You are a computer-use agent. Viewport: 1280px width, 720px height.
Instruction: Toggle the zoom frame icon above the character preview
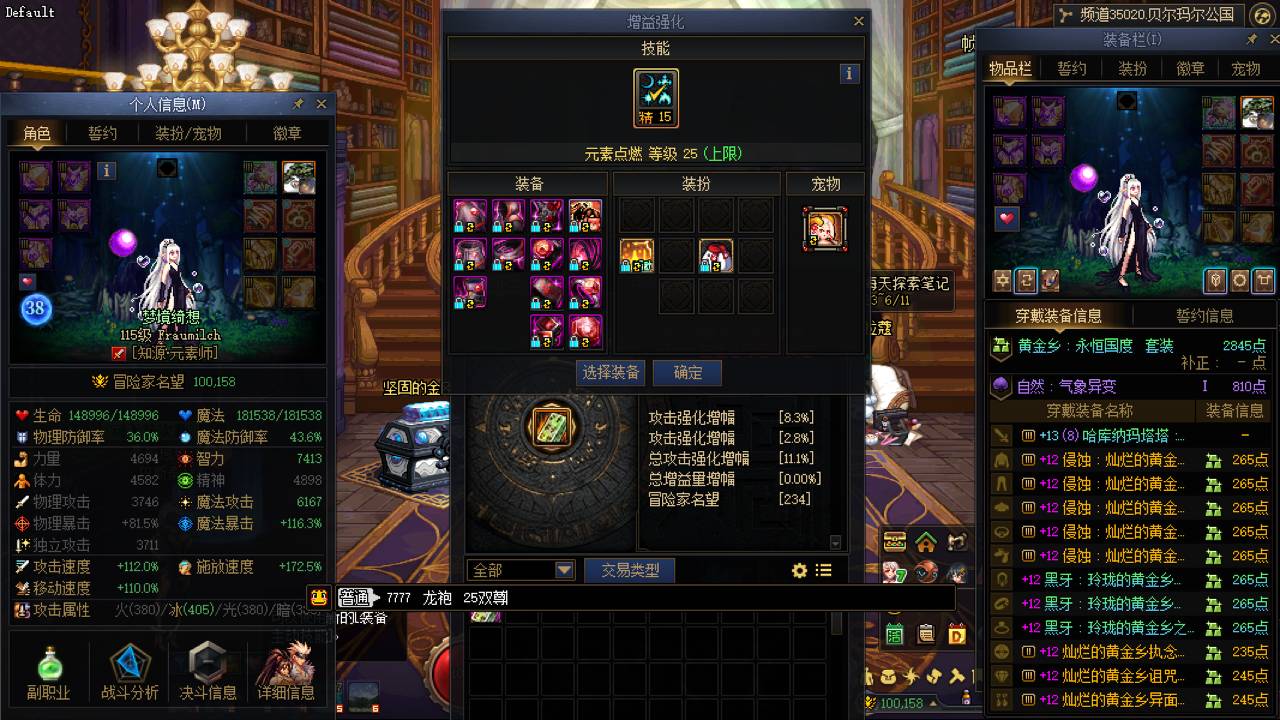[1264, 281]
